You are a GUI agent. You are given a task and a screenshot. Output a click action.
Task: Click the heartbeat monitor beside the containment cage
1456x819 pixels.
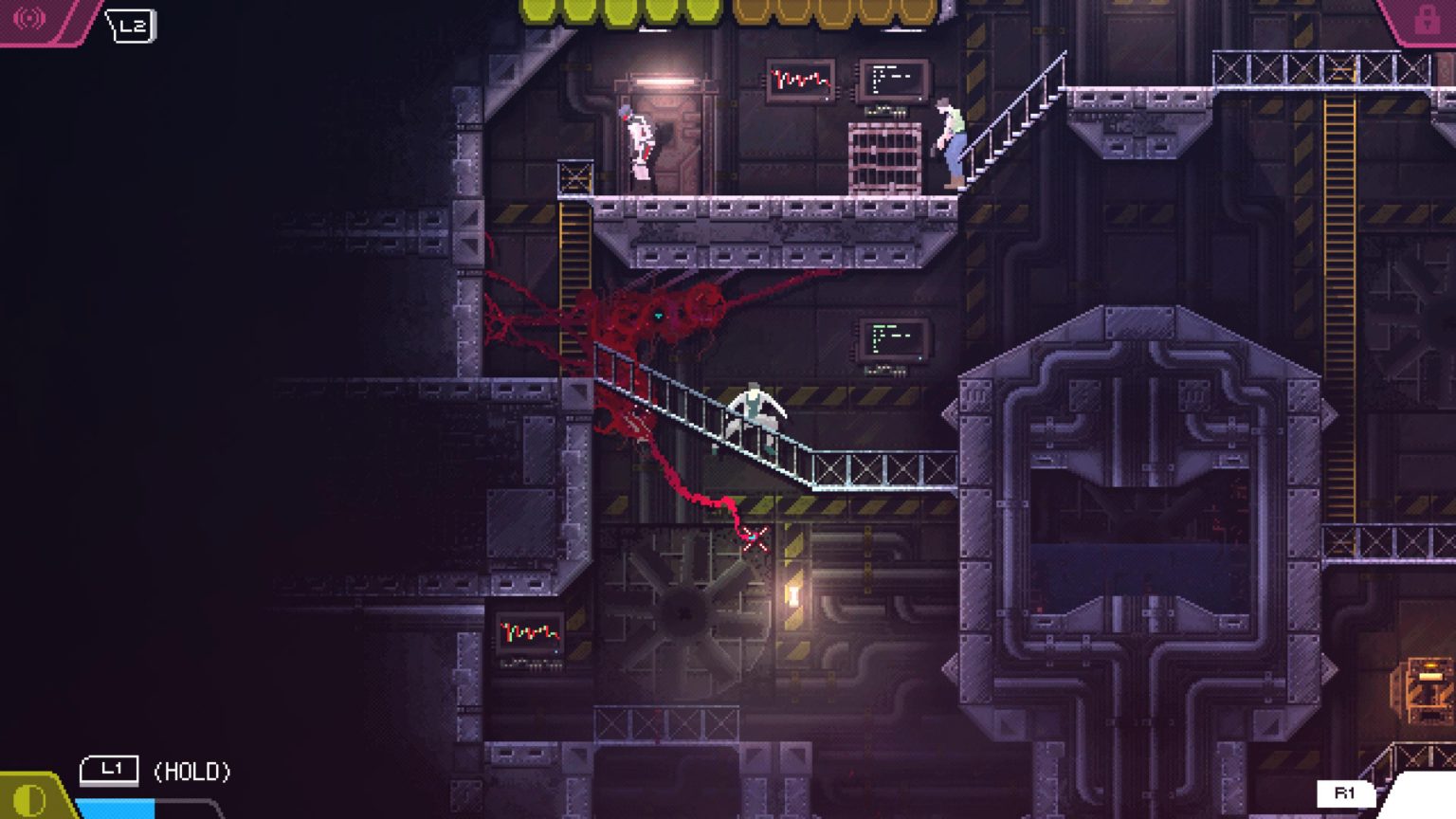point(799,80)
